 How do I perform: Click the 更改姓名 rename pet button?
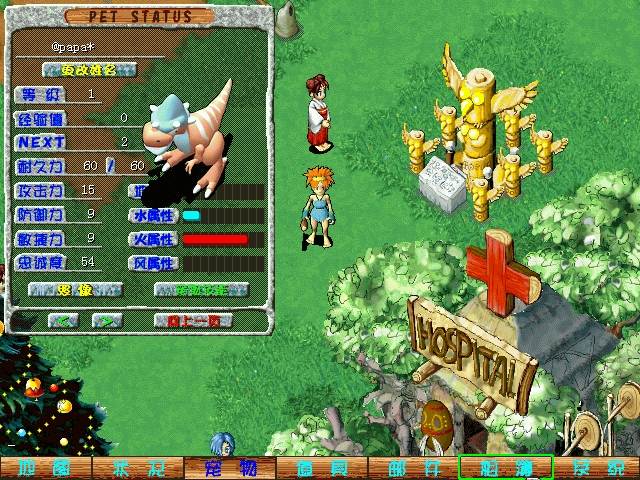click(90, 70)
